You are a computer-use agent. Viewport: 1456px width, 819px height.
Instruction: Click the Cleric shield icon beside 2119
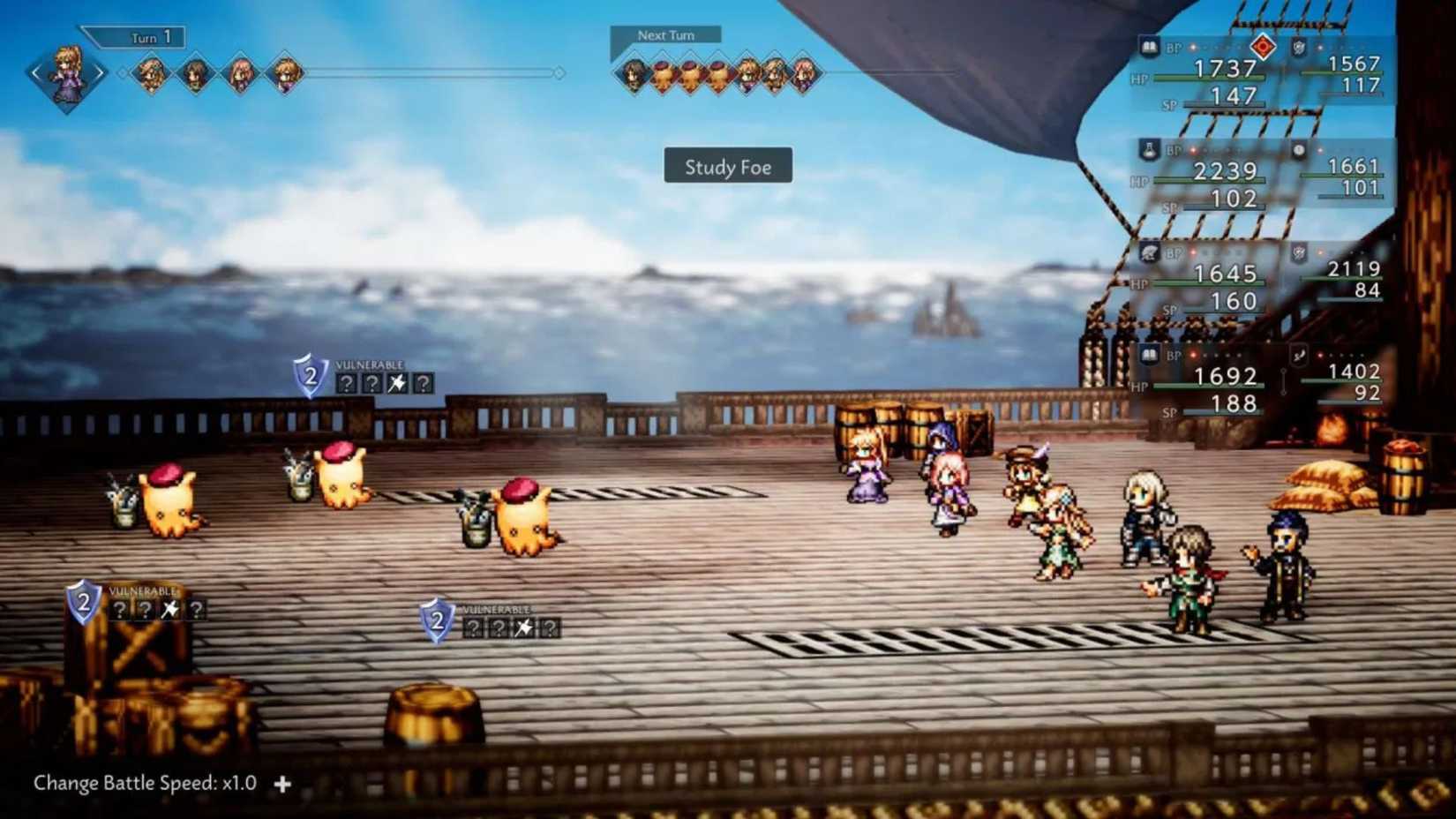1297,254
